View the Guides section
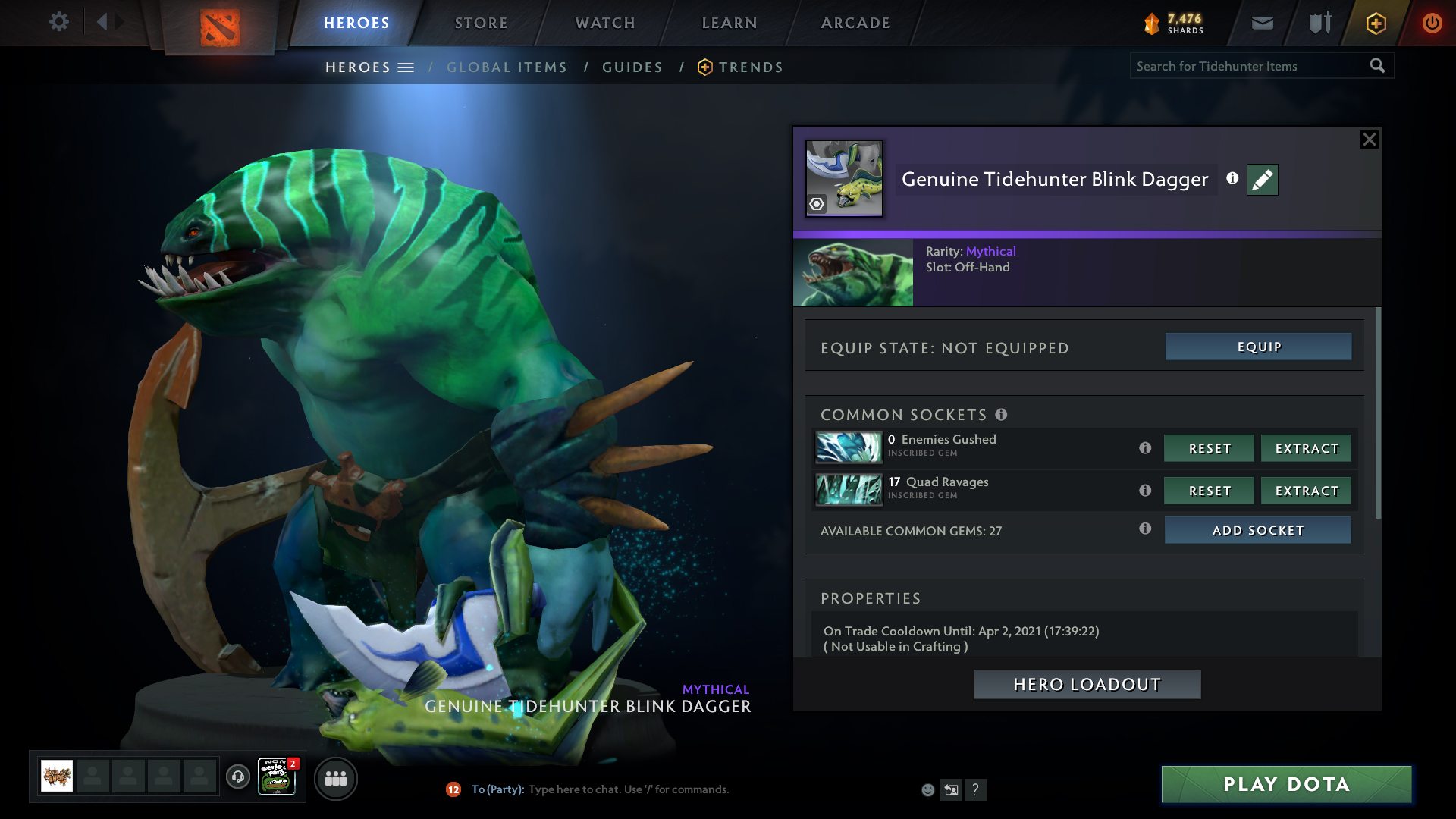The height and width of the screenshot is (819, 1456). coord(632,67)
